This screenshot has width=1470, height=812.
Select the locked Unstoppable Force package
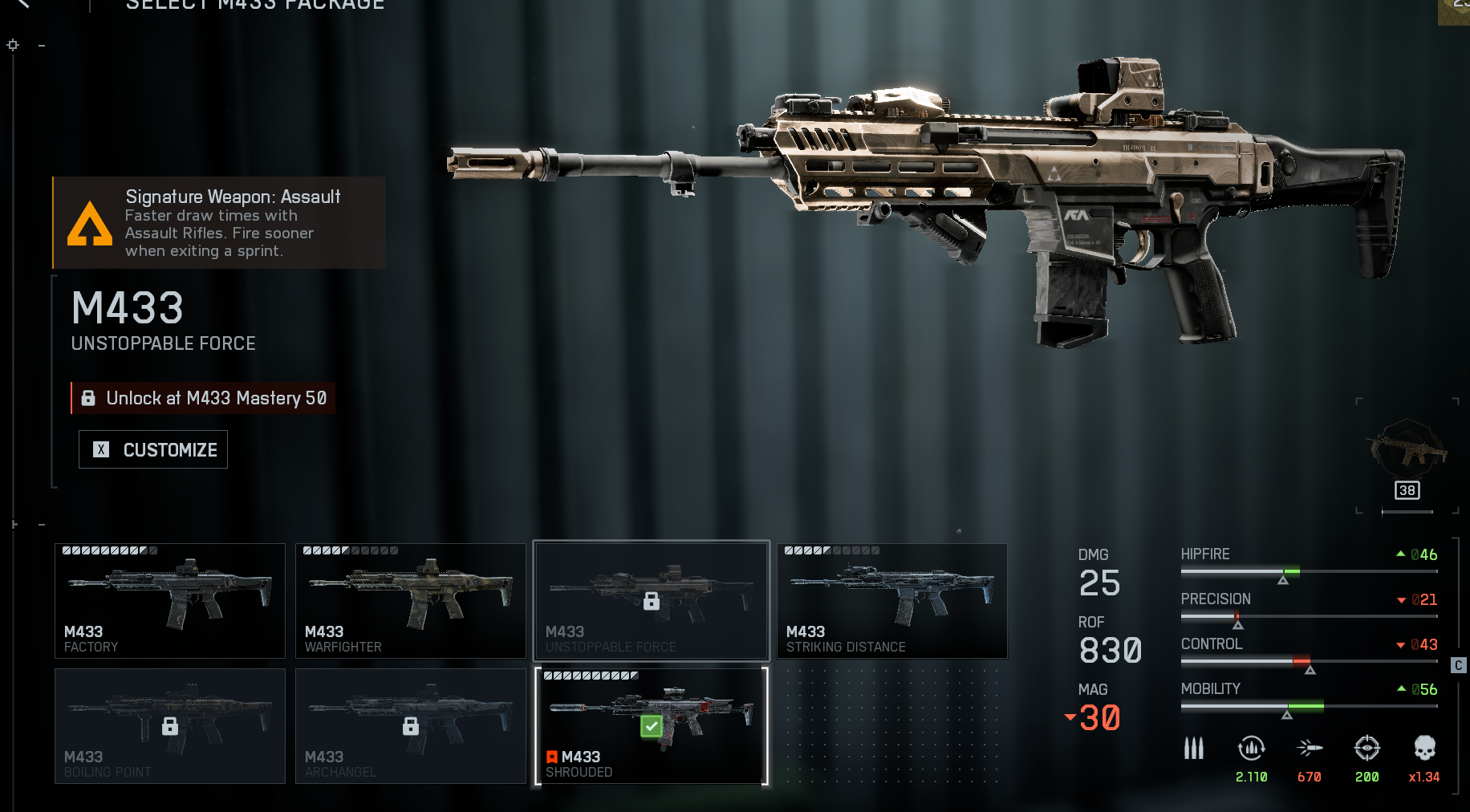pyautogui.click(x=652, y=601)
